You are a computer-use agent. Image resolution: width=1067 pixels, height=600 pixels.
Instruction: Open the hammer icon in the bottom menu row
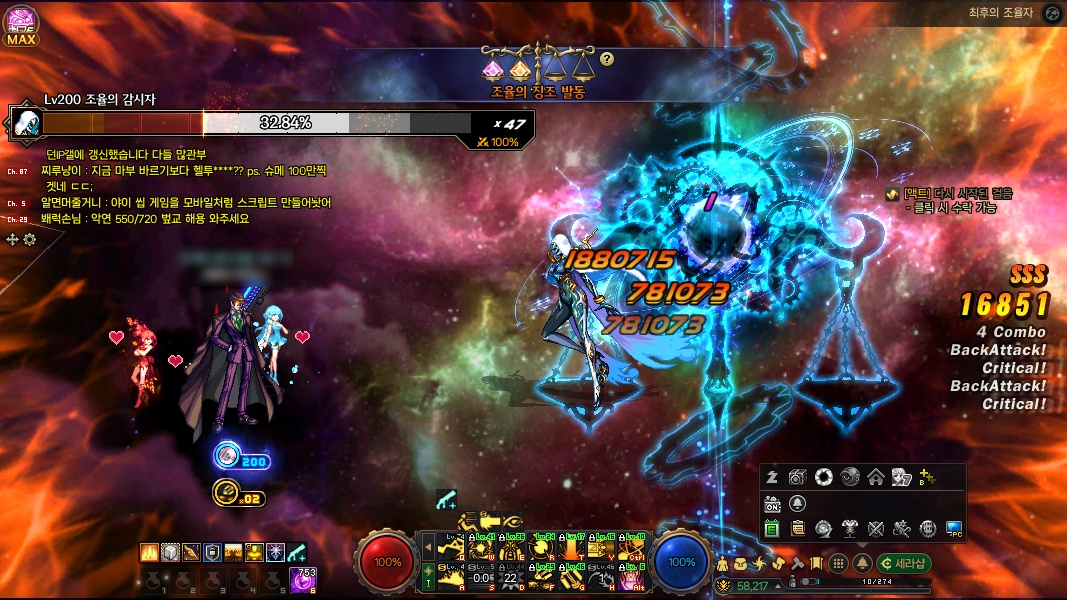pos(798,563)
